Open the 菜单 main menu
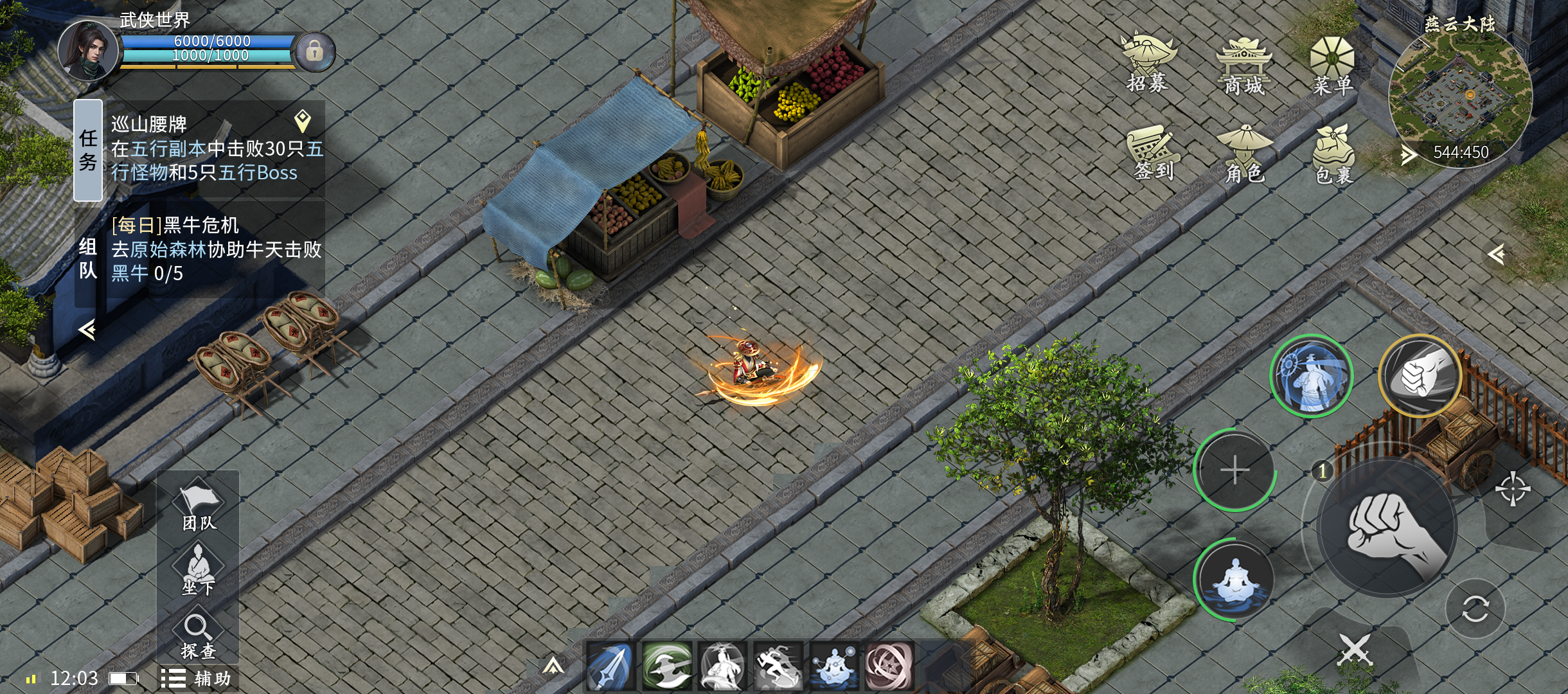The image size is (1568, 694). tap(1332, 66)
